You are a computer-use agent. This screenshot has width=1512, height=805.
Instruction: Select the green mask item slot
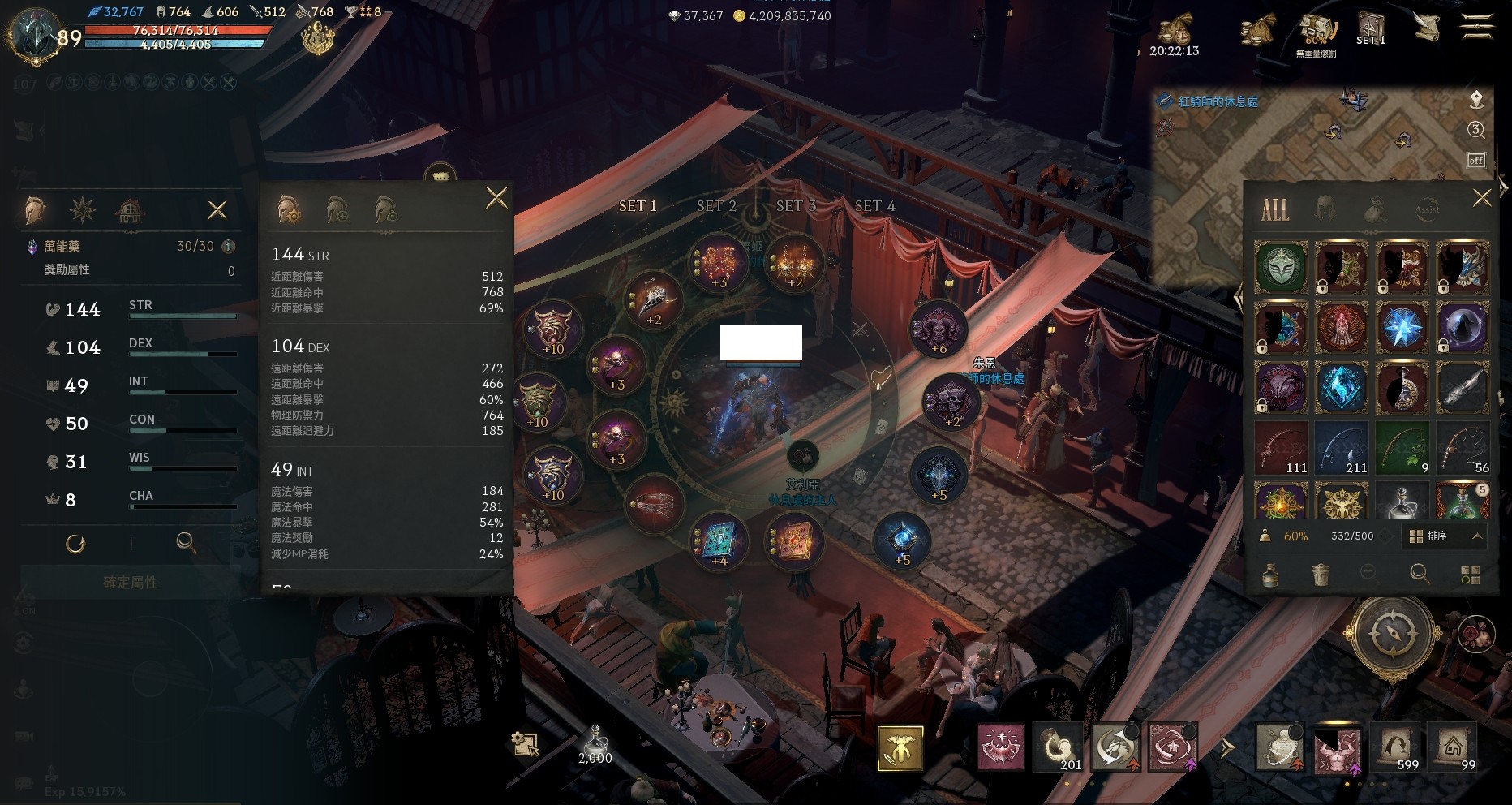(x=1281, y=267)
